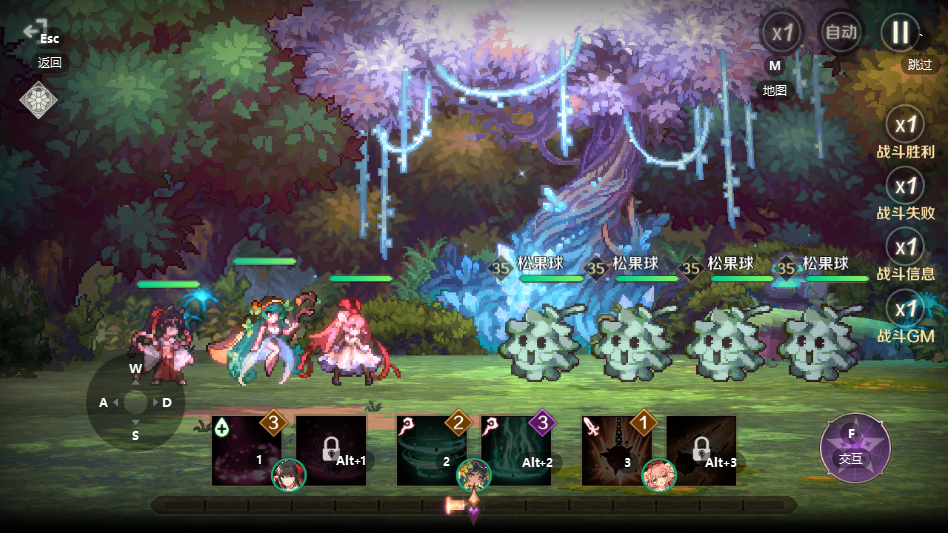Select the pink-haired character portrait
The height and width of the screenshot is (533, 948).
(x=659, y=475)
